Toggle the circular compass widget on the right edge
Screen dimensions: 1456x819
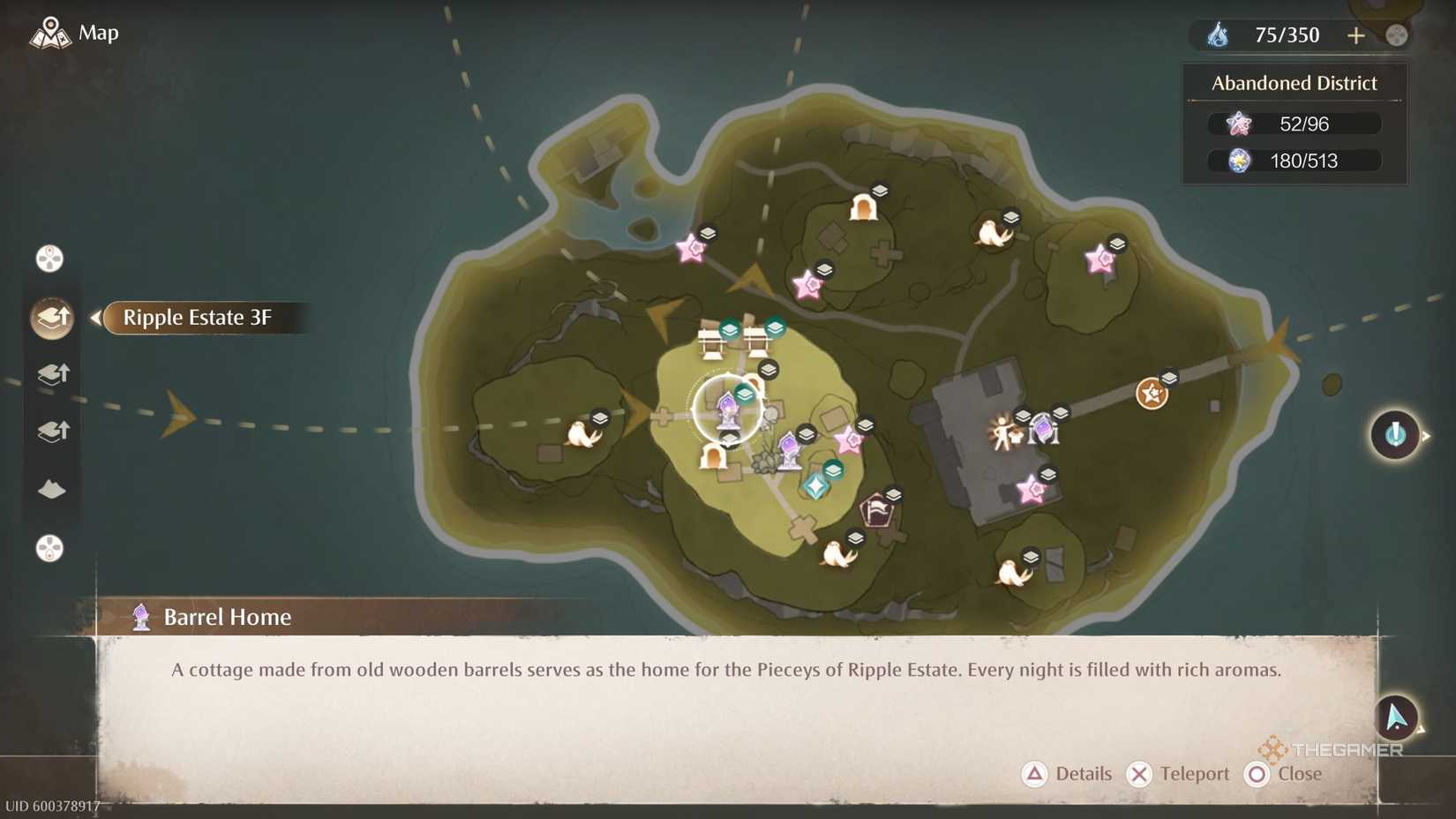pos(1394,434)
